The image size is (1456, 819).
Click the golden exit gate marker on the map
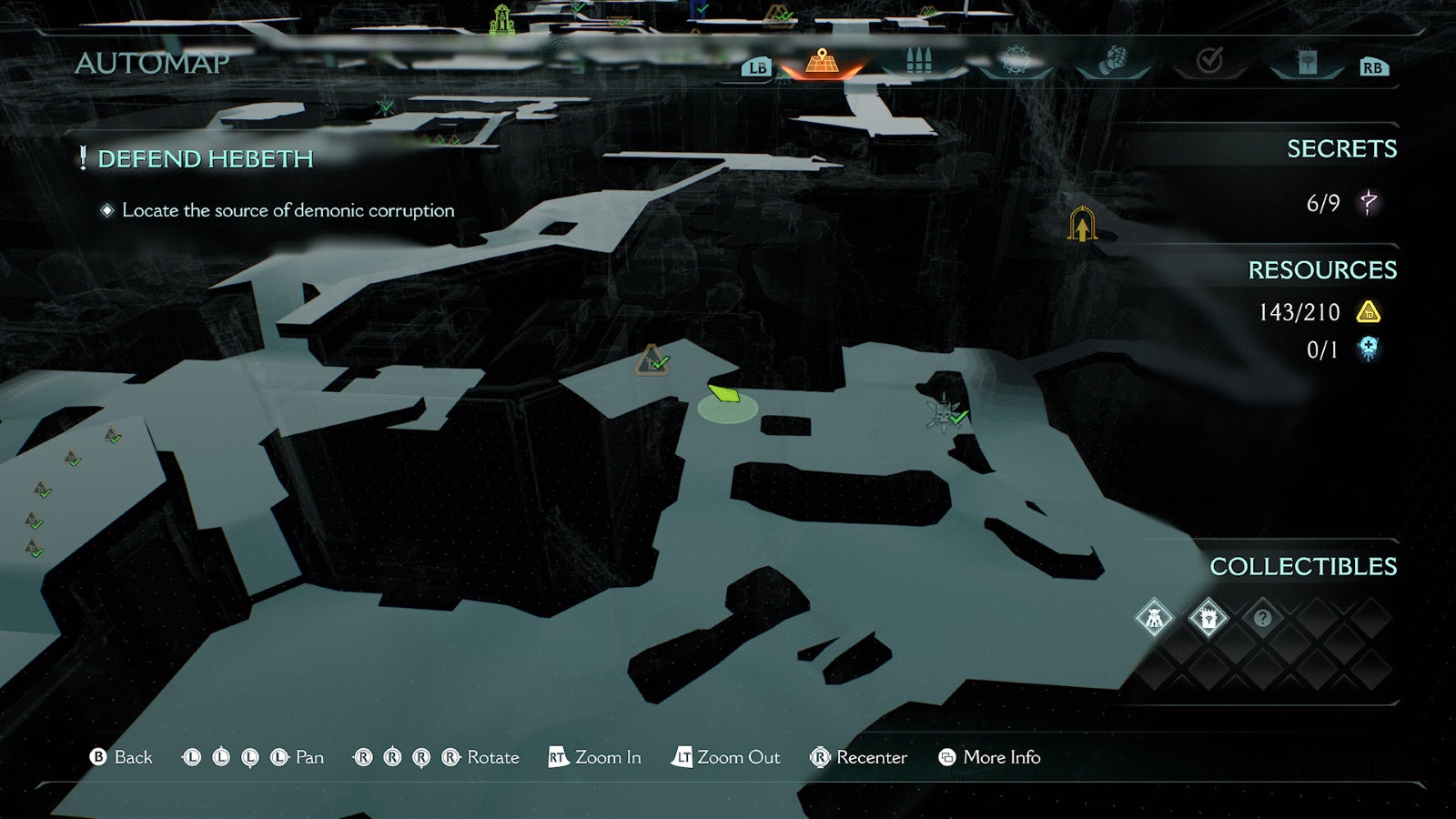click(x=1081, y=223)
